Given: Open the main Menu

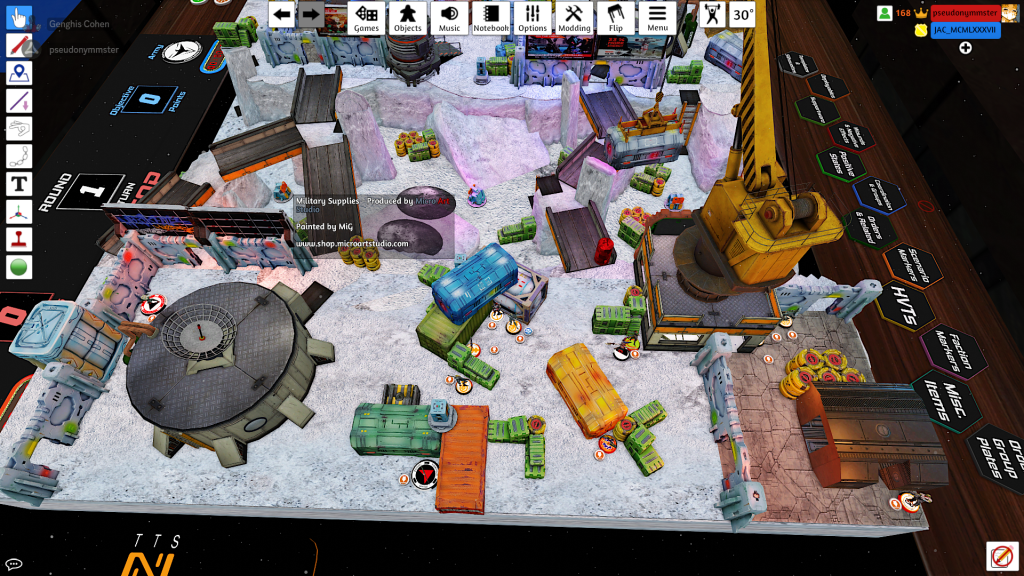Looking at the screenshot, I should tap(657, 17).
